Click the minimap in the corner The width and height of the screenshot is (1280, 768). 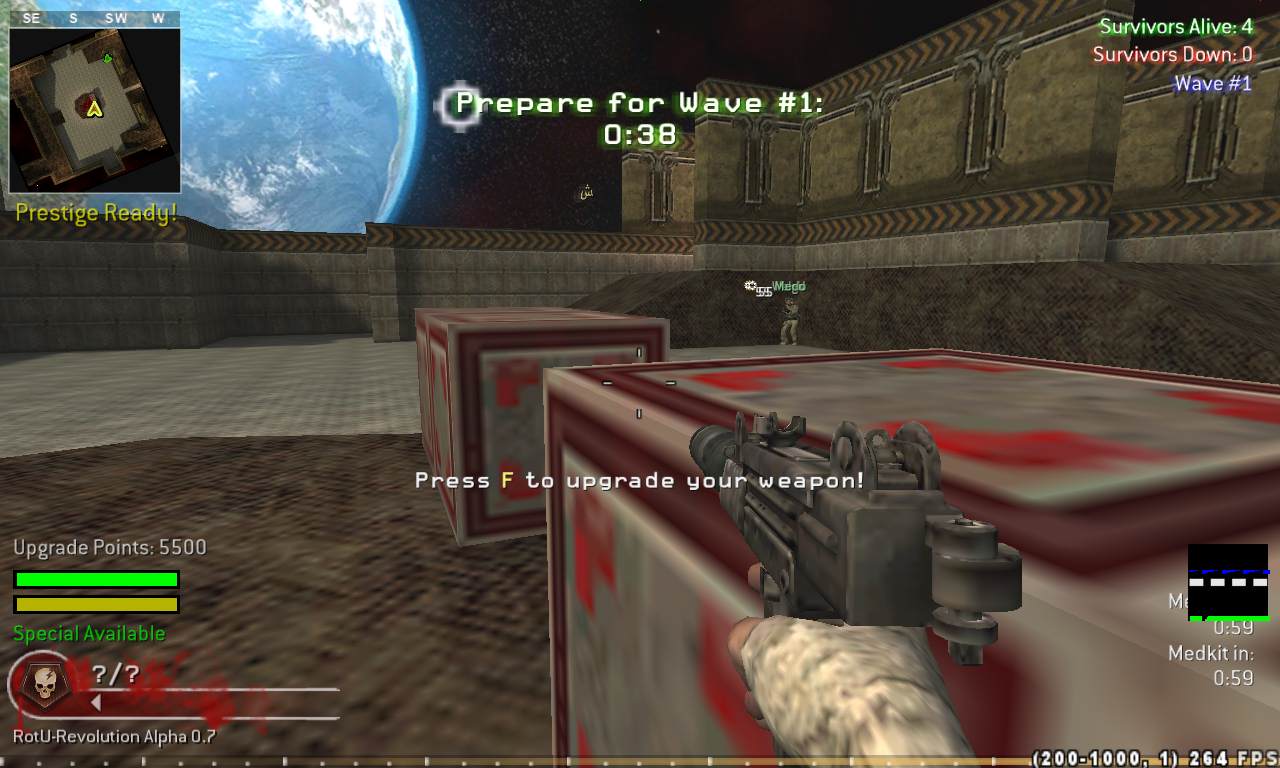coord(95,109)
